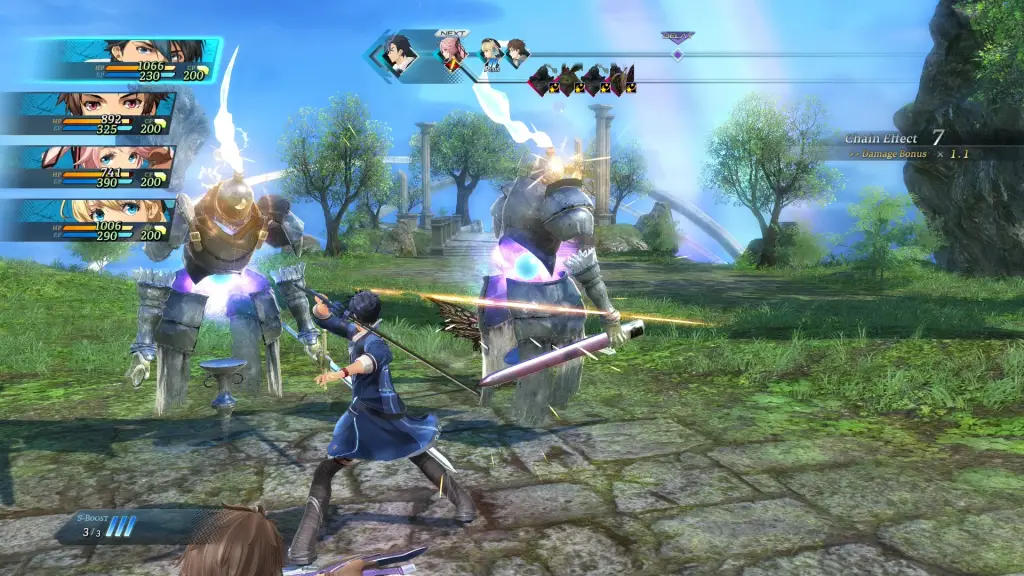The height and width of the screenshot is (576, 1024).
Task: Click the active dark-haired portrait in turn order
Action: (401, 55)
